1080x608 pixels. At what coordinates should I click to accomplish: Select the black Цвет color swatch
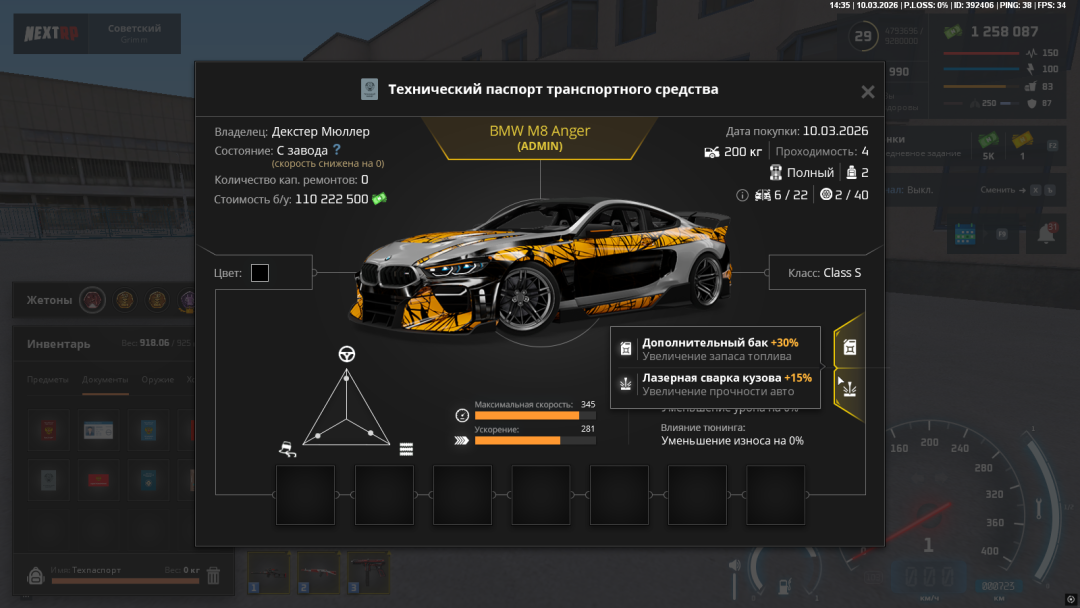click(260, 273)
